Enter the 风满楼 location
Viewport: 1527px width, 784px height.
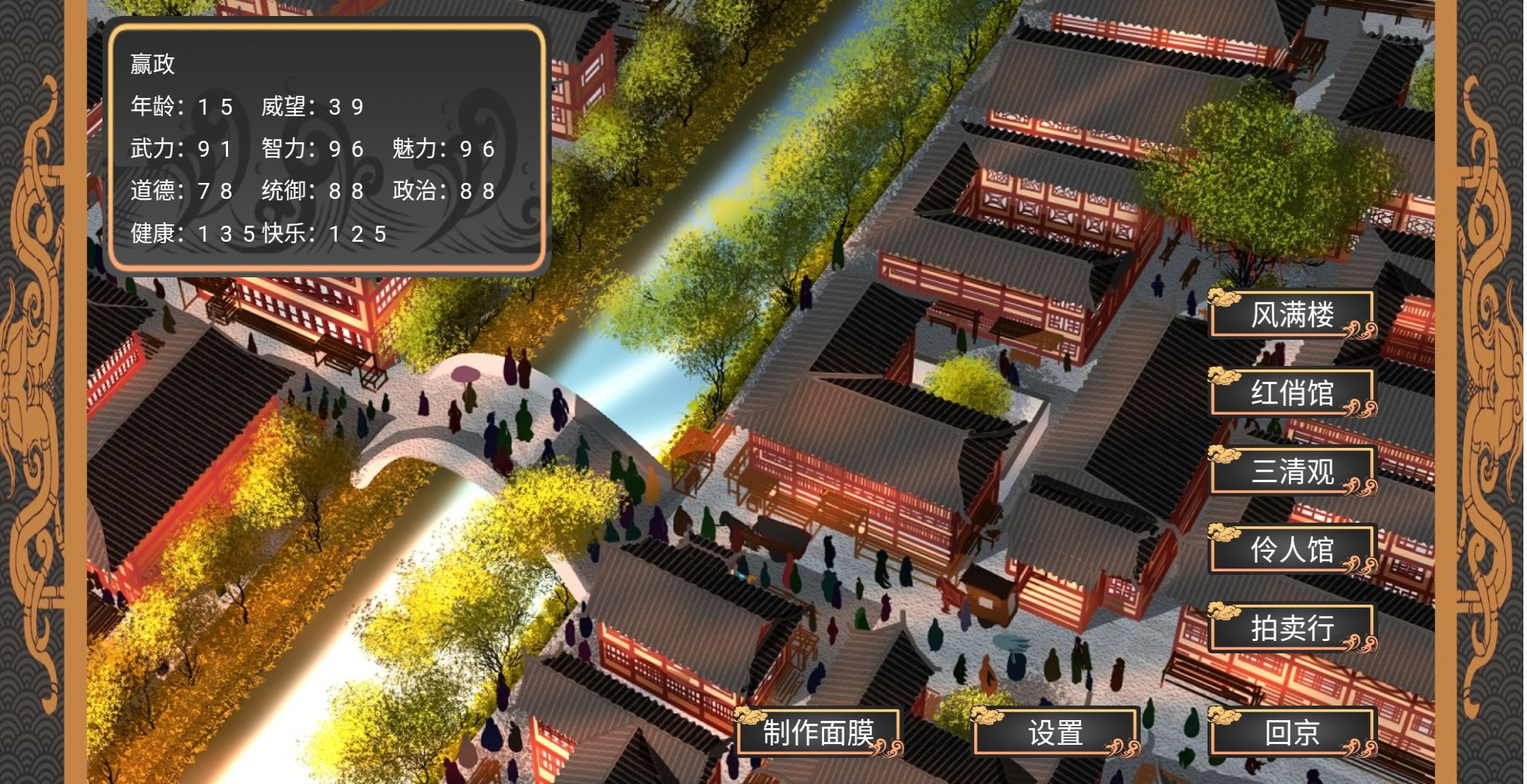tap(1292, 315)
